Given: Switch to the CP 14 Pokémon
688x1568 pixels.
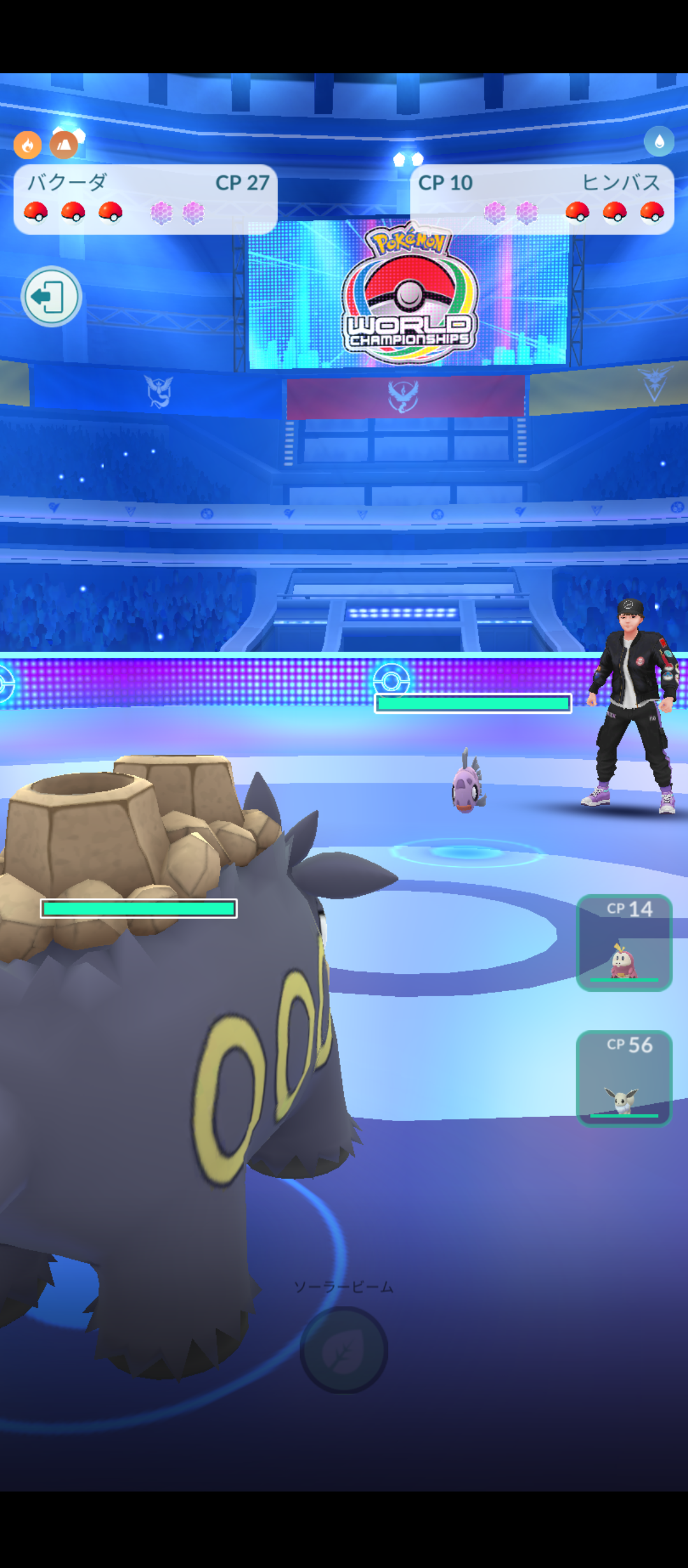Looking at the screenshot, I should coord(624,943).
